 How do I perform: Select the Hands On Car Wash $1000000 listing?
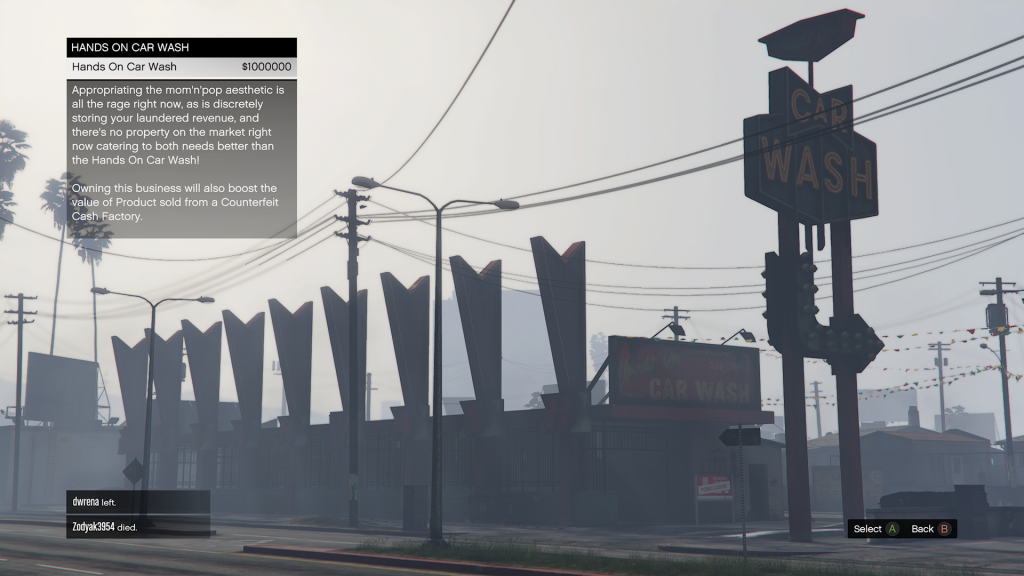181,67
